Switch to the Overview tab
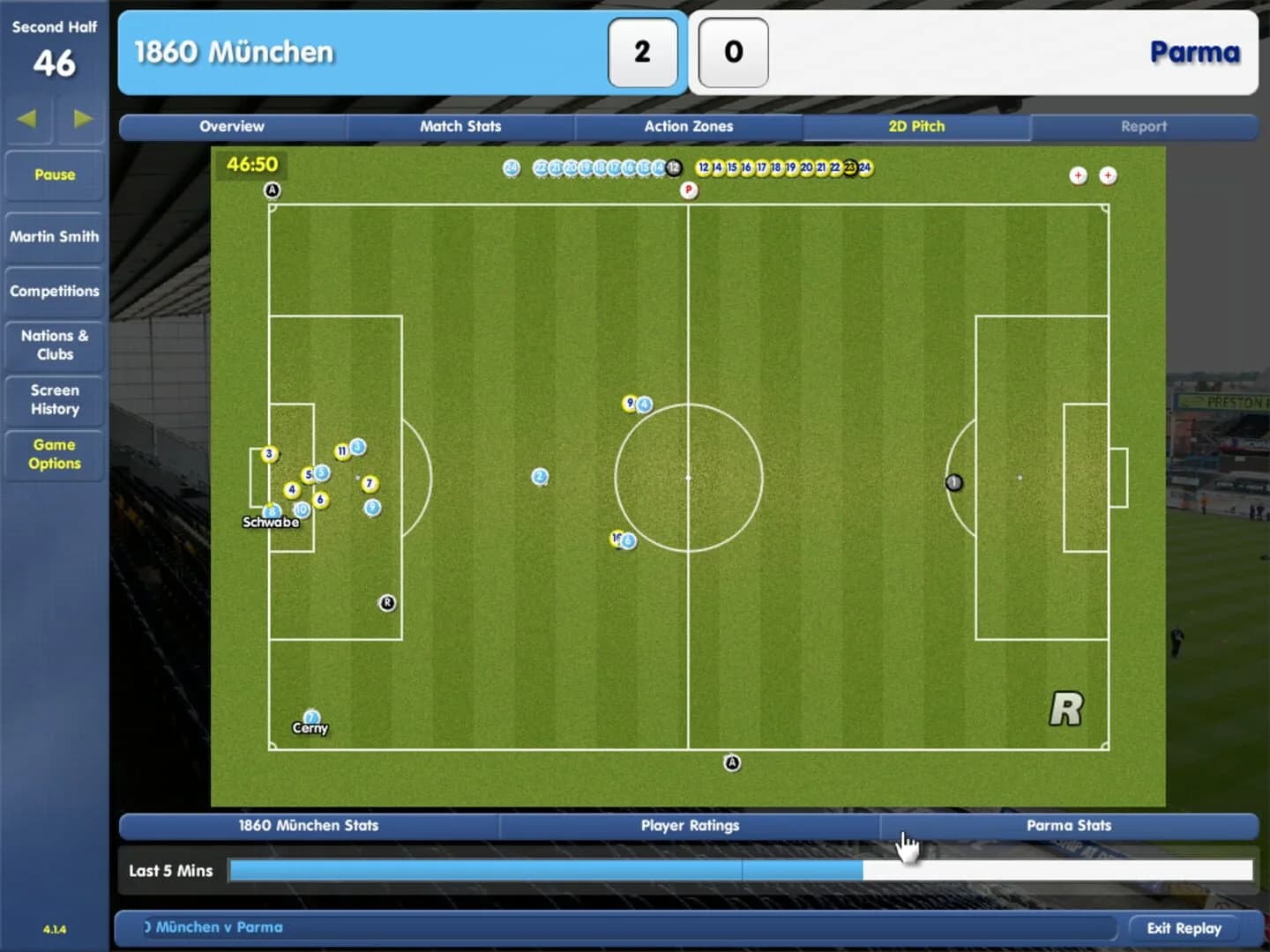 (x=231, y=126)
